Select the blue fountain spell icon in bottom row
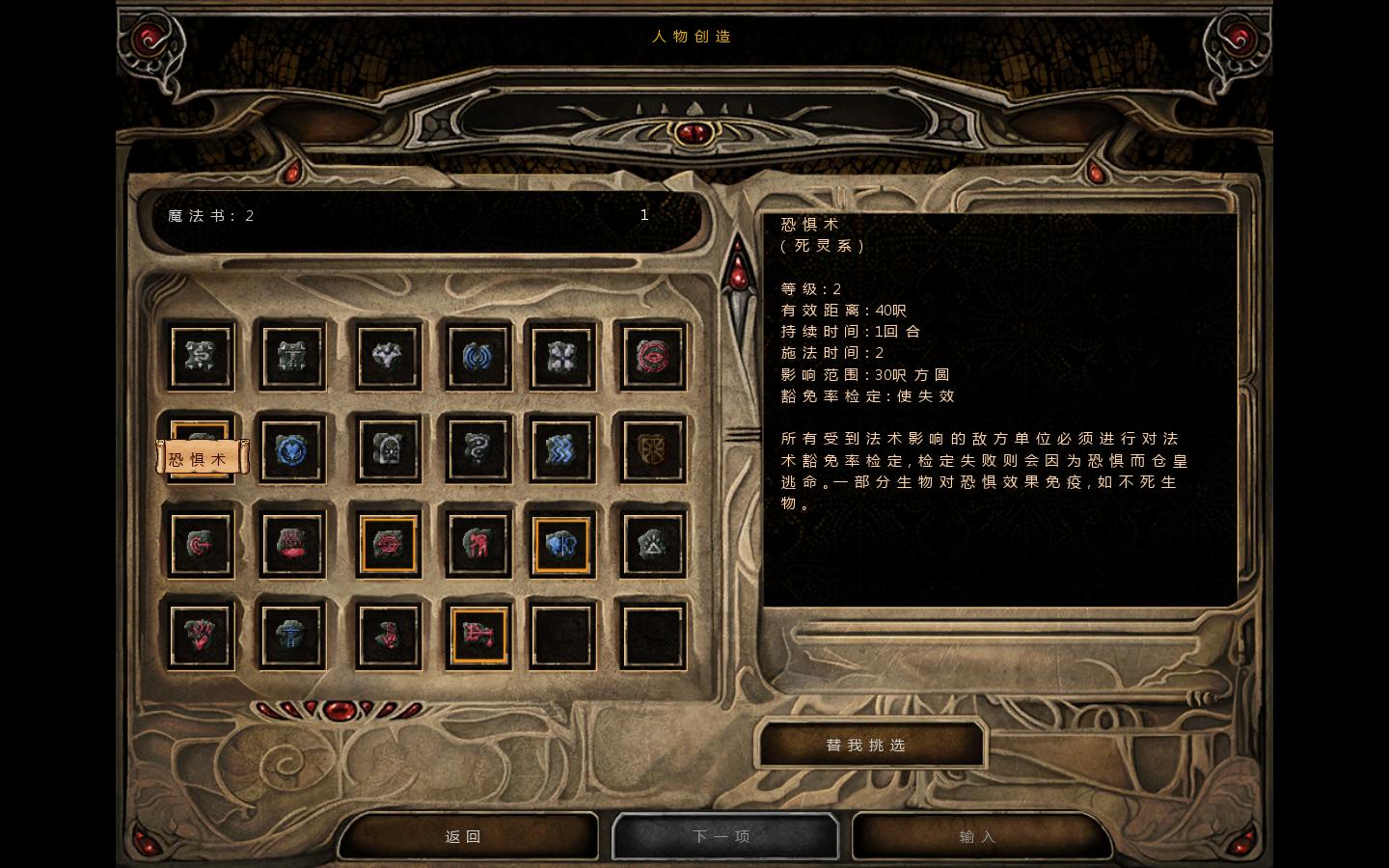This screenshot has height=868, width=1389. tap(291, 635)
